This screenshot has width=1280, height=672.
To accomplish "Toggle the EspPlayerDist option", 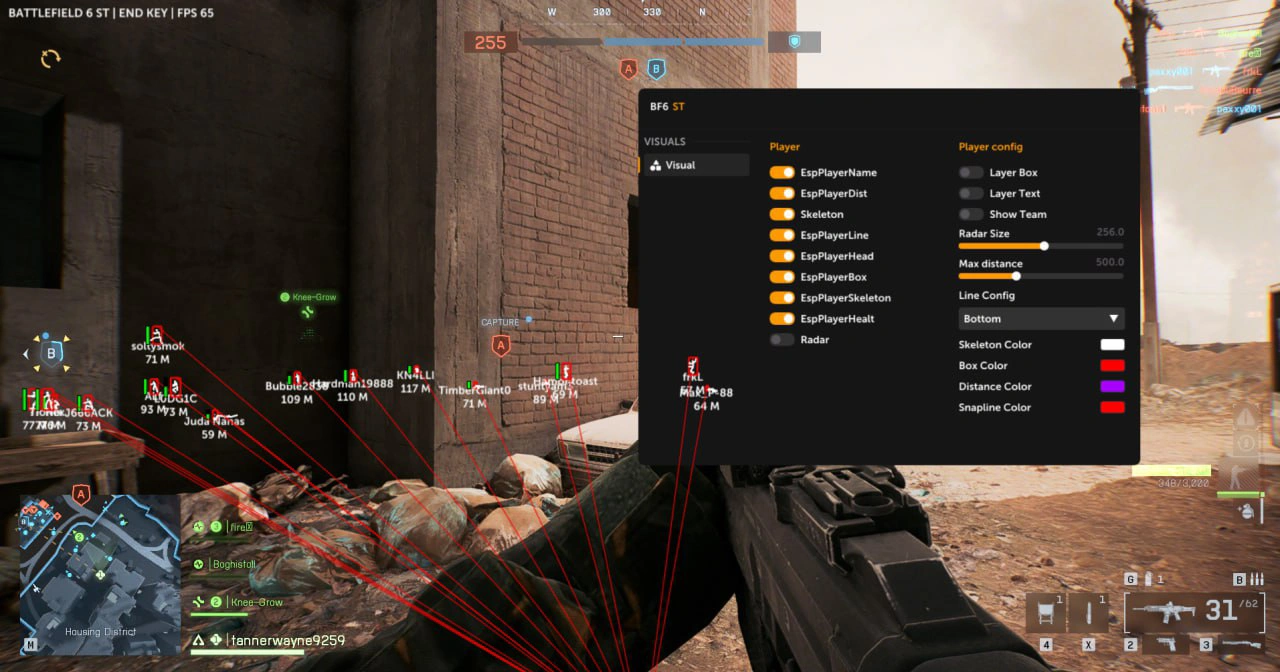I will click(782, 194).
